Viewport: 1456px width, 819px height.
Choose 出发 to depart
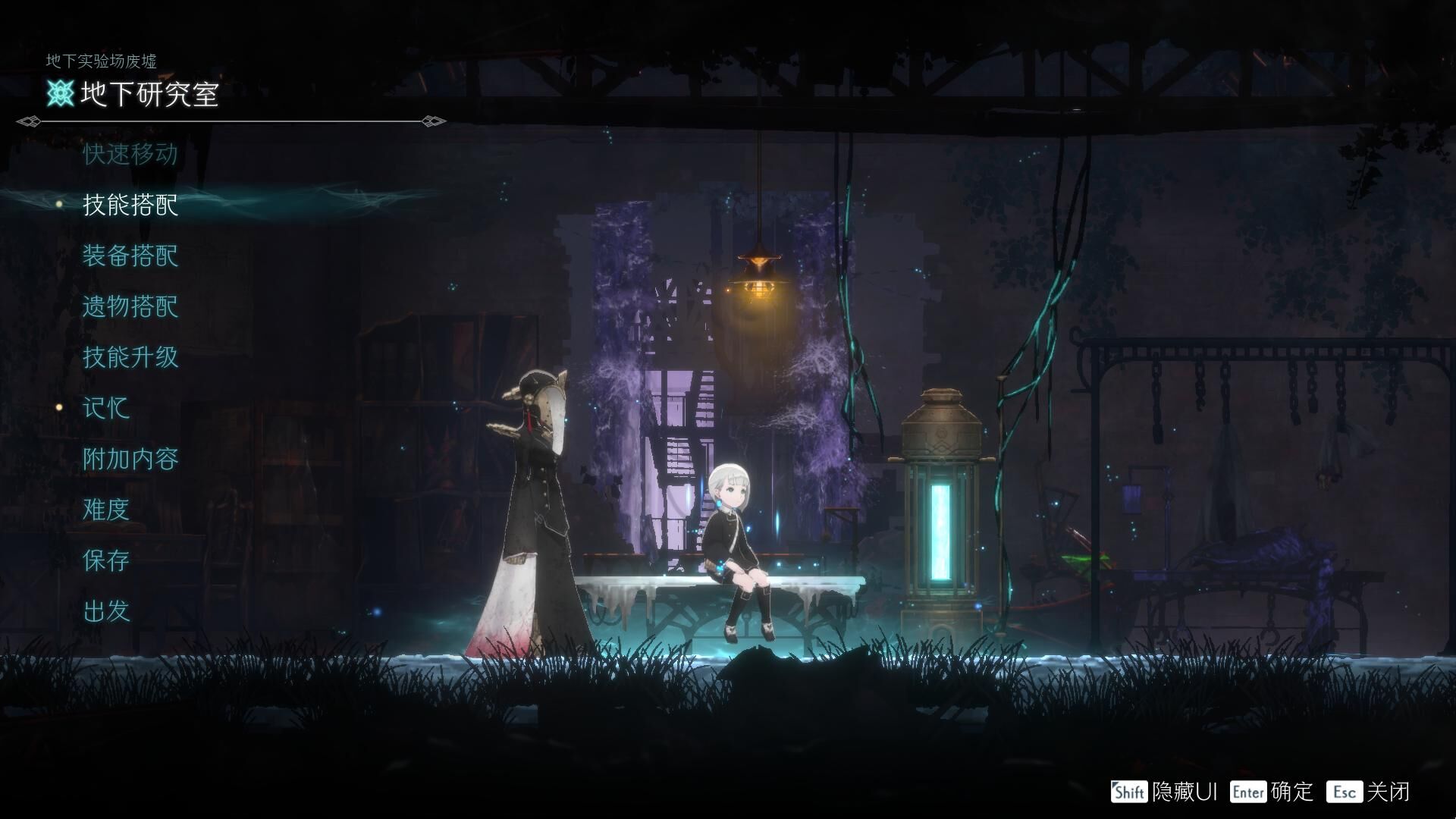coord(106,611)
